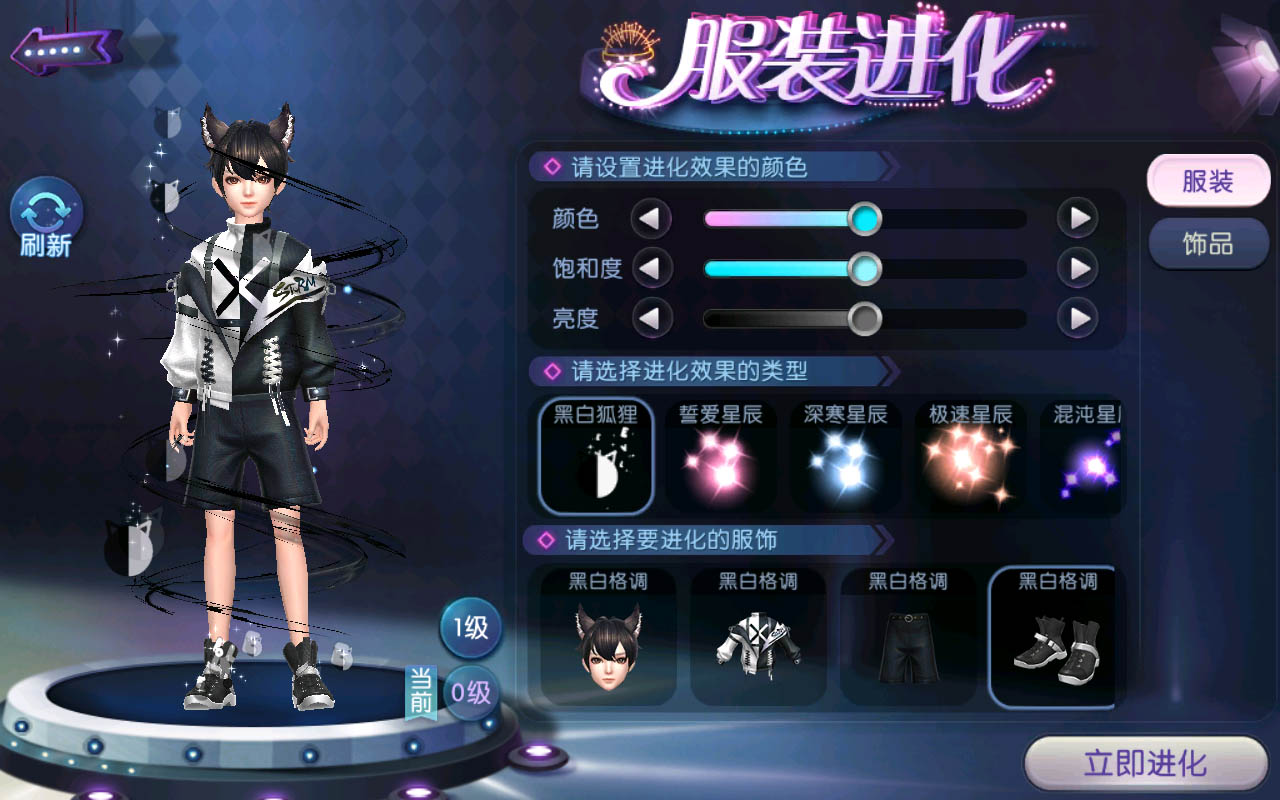Reduce 亮度 brightness with left arrow
Image resolution: width=1280 pixels, height=800 pixels.
pyautogui.click(x=651, y=319)
